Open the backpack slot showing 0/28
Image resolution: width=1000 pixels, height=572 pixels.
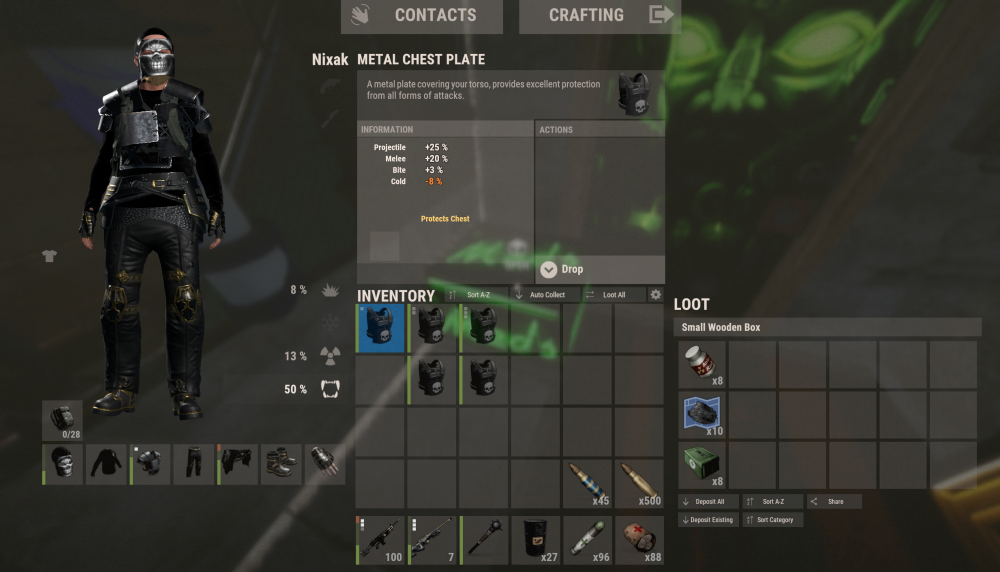pyautogui.click(x=63, y=420)
